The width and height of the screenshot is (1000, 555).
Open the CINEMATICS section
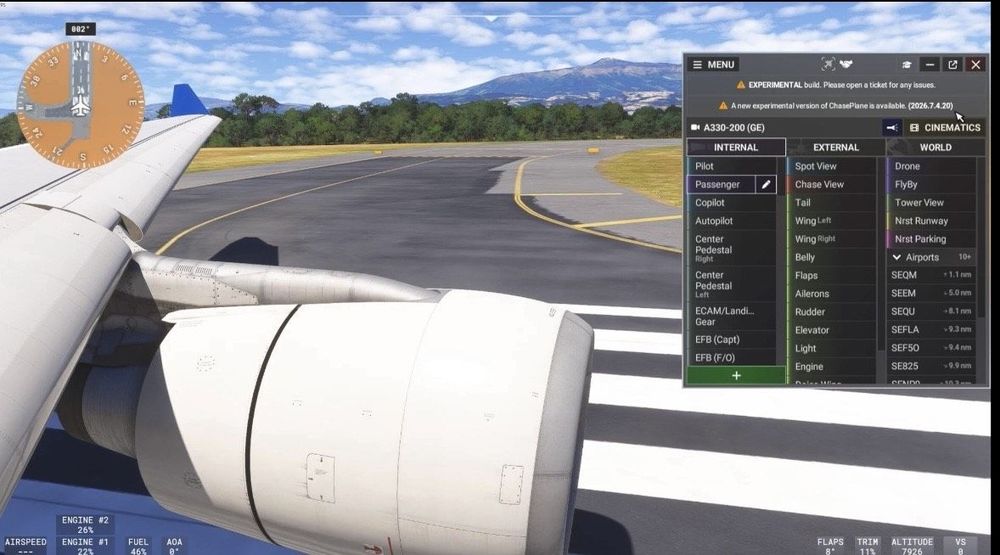tap(945, 128)
